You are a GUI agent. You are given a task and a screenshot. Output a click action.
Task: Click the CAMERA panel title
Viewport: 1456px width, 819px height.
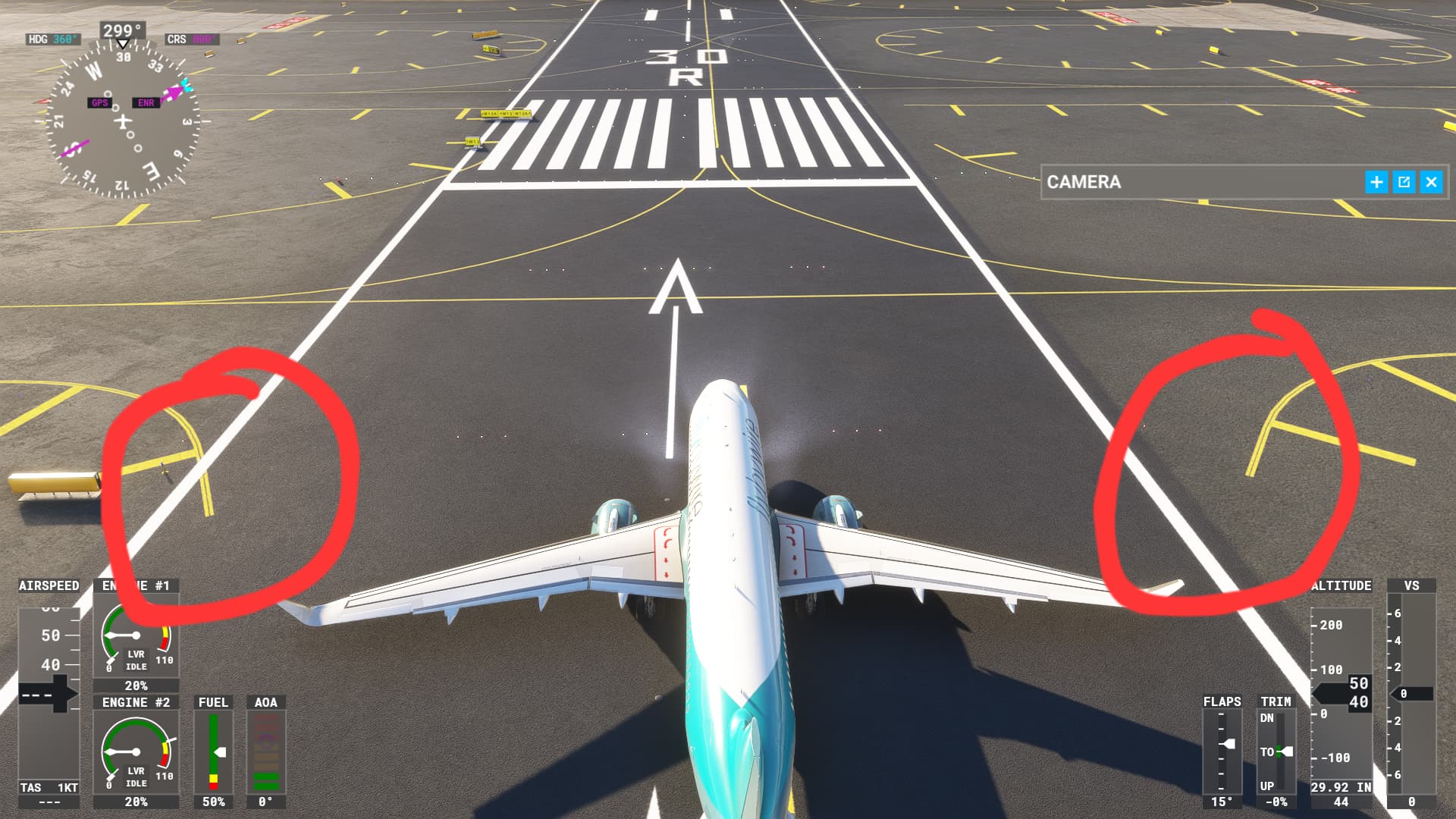[x=1084, y=182]
